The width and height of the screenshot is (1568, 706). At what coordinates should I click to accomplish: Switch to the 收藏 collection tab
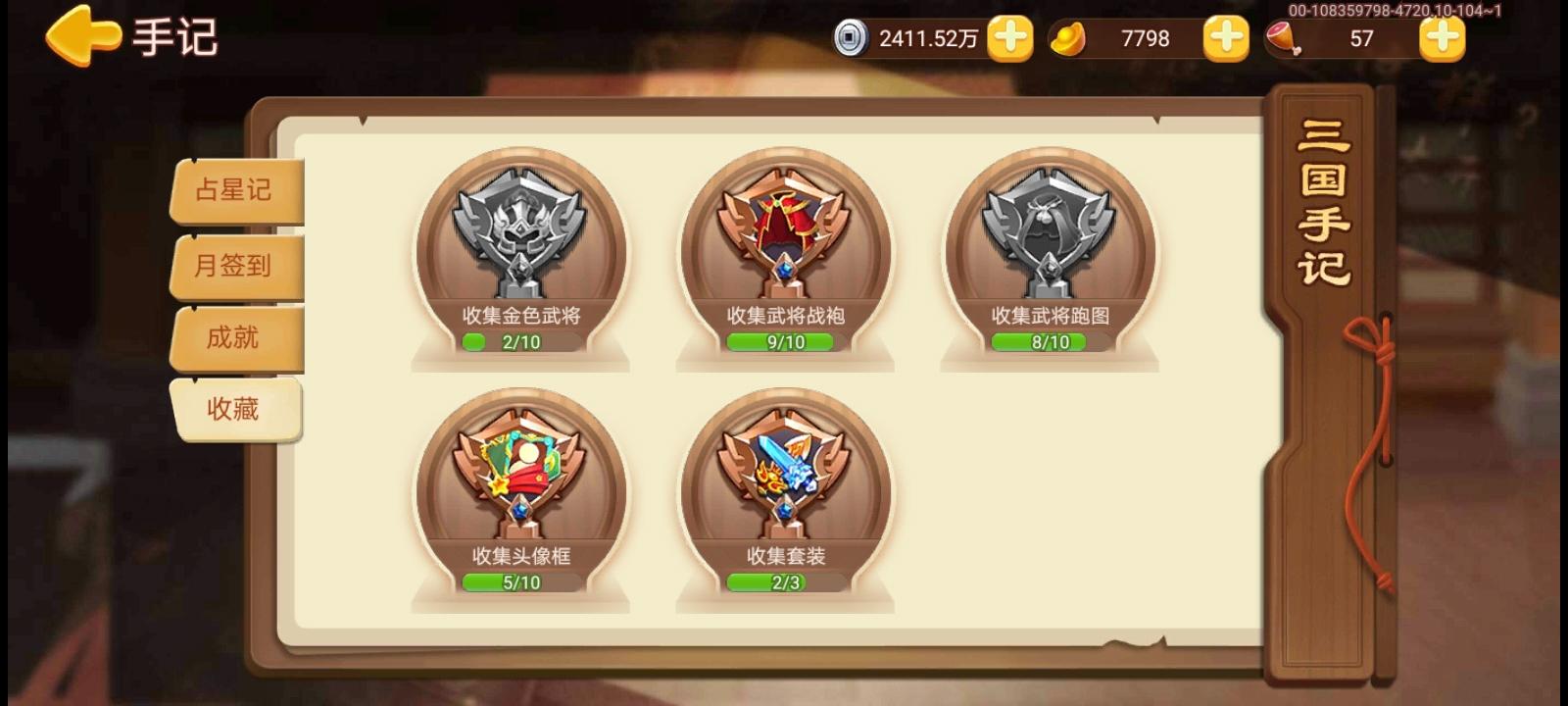point(235,410)
